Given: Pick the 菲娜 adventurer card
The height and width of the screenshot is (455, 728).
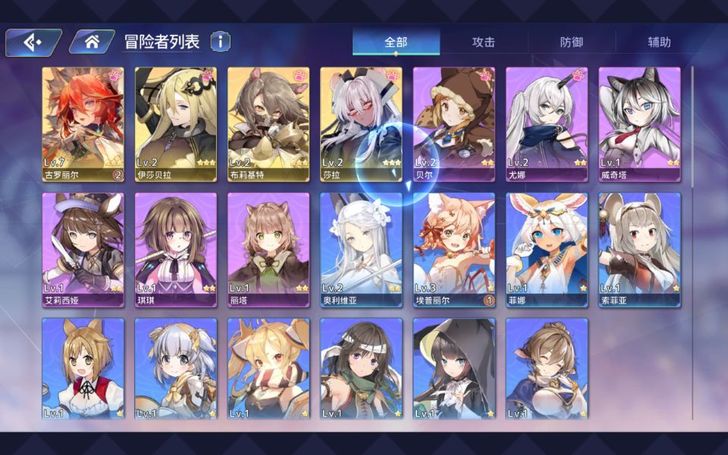Looking at the screenshot, I should (546, 248).
